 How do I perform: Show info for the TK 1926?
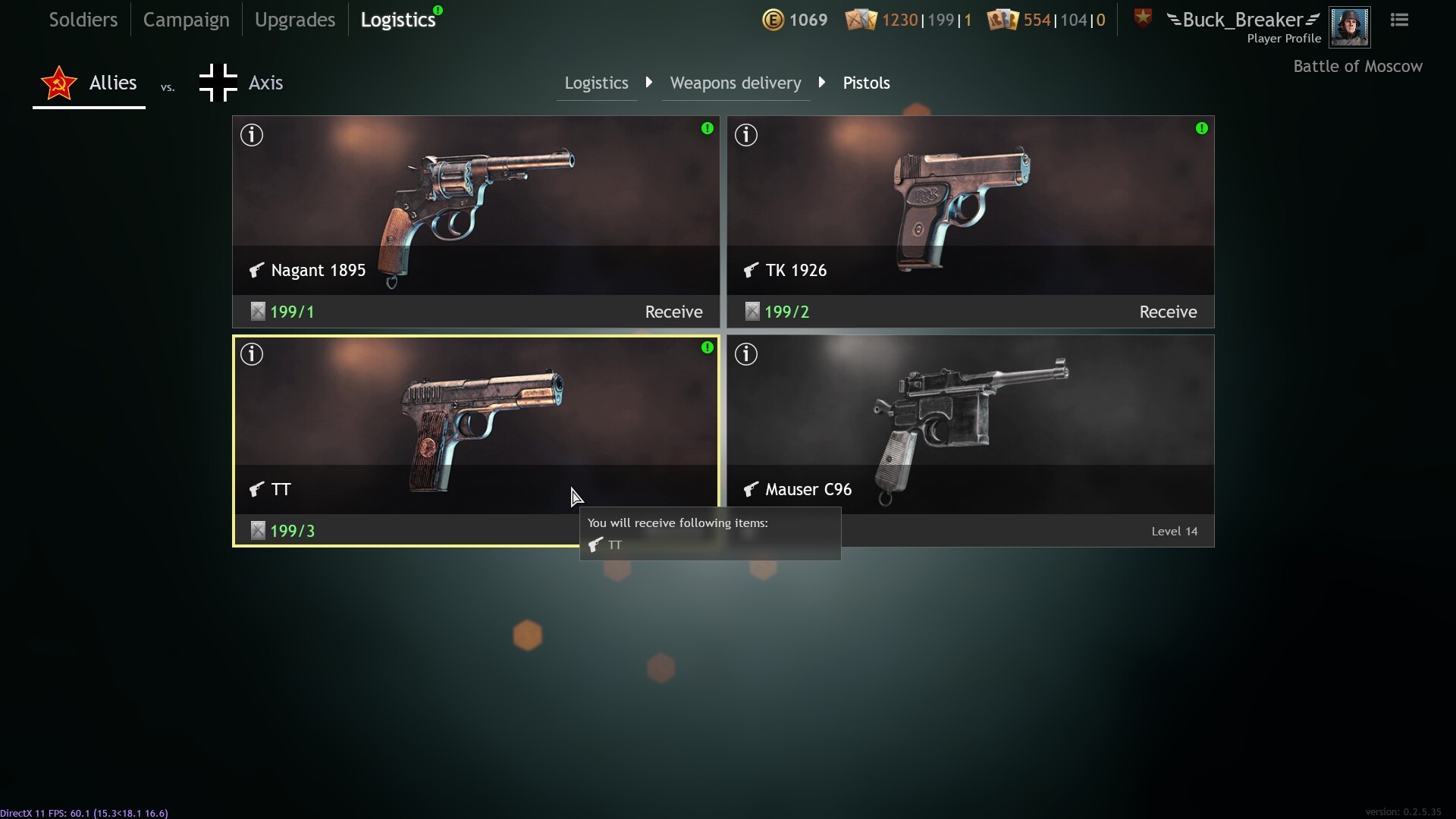coord(746,135)
